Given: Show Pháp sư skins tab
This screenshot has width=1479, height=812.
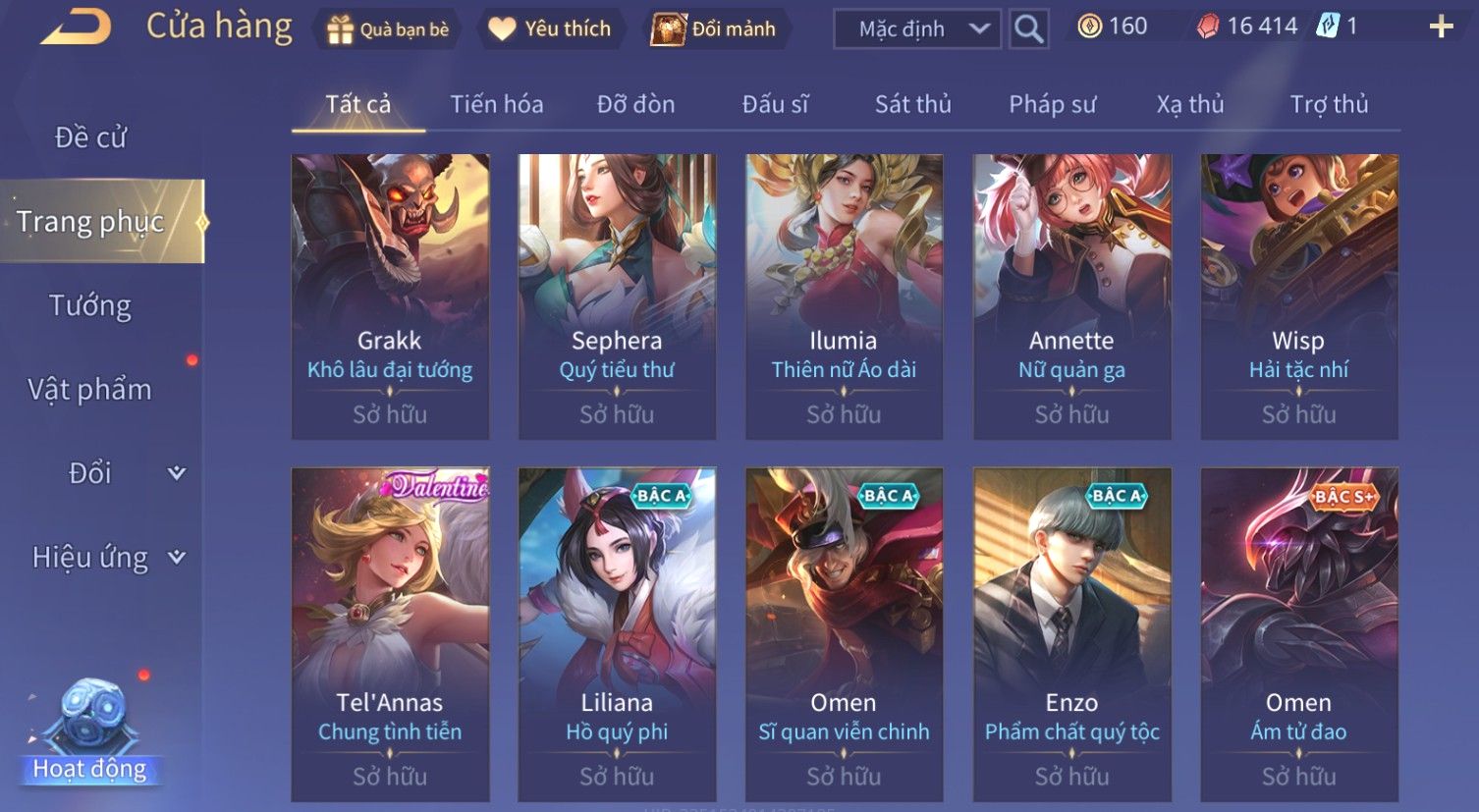Looking at the screenshot, I should [x=1052, y=104].
